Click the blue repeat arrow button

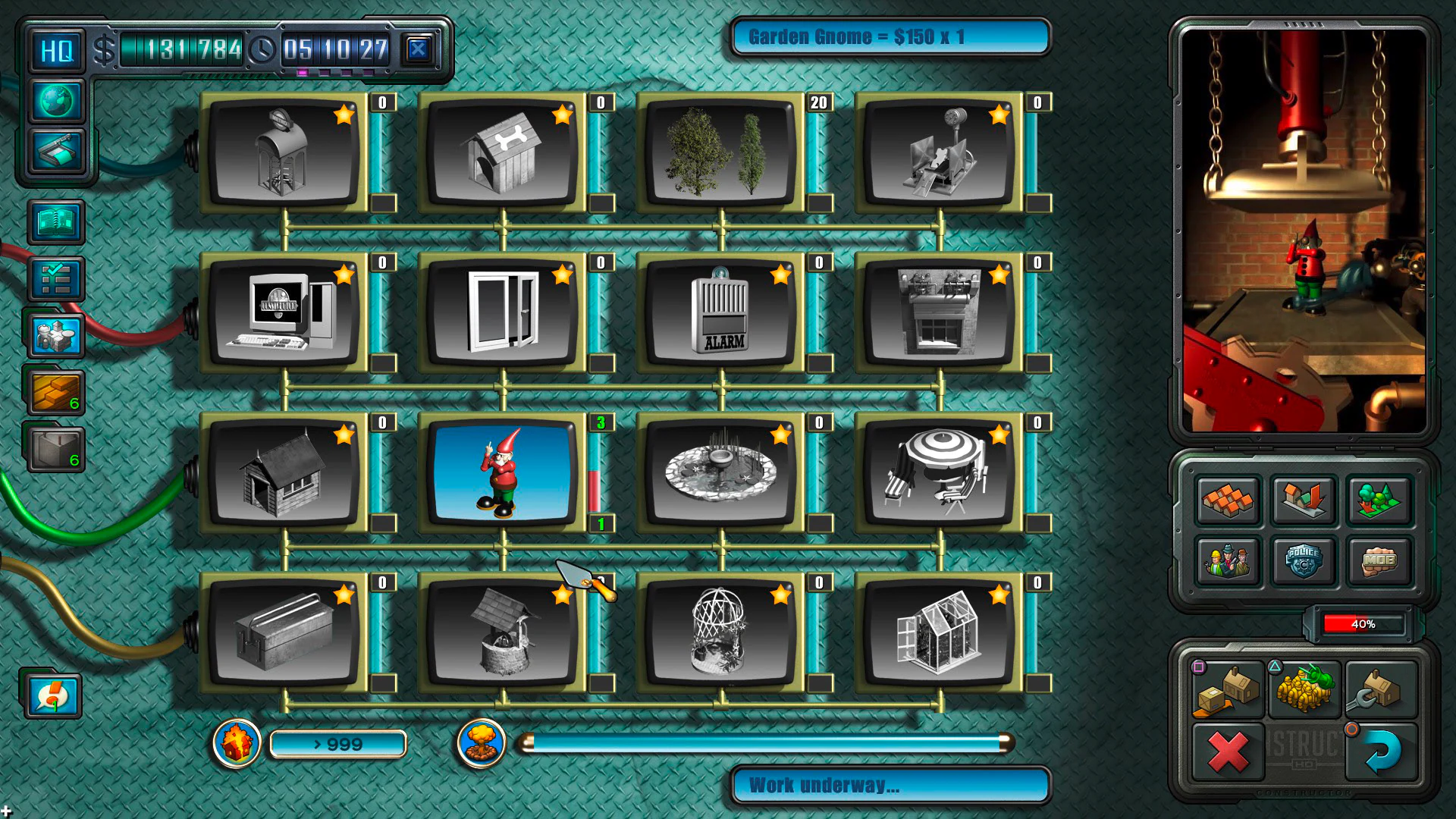pyautogui.click(x=1383, y=750)
